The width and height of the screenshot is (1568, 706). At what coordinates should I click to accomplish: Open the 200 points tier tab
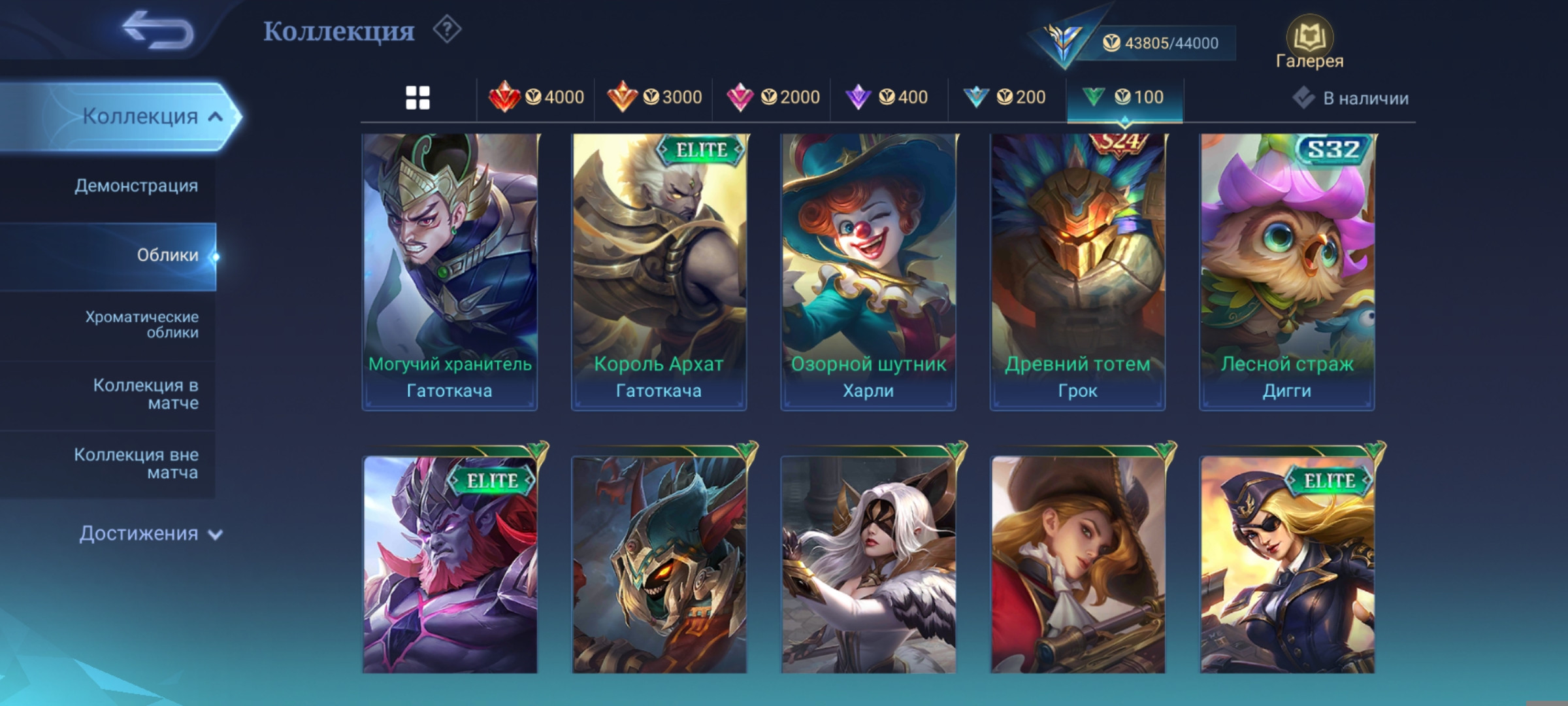pos(1005,98)
